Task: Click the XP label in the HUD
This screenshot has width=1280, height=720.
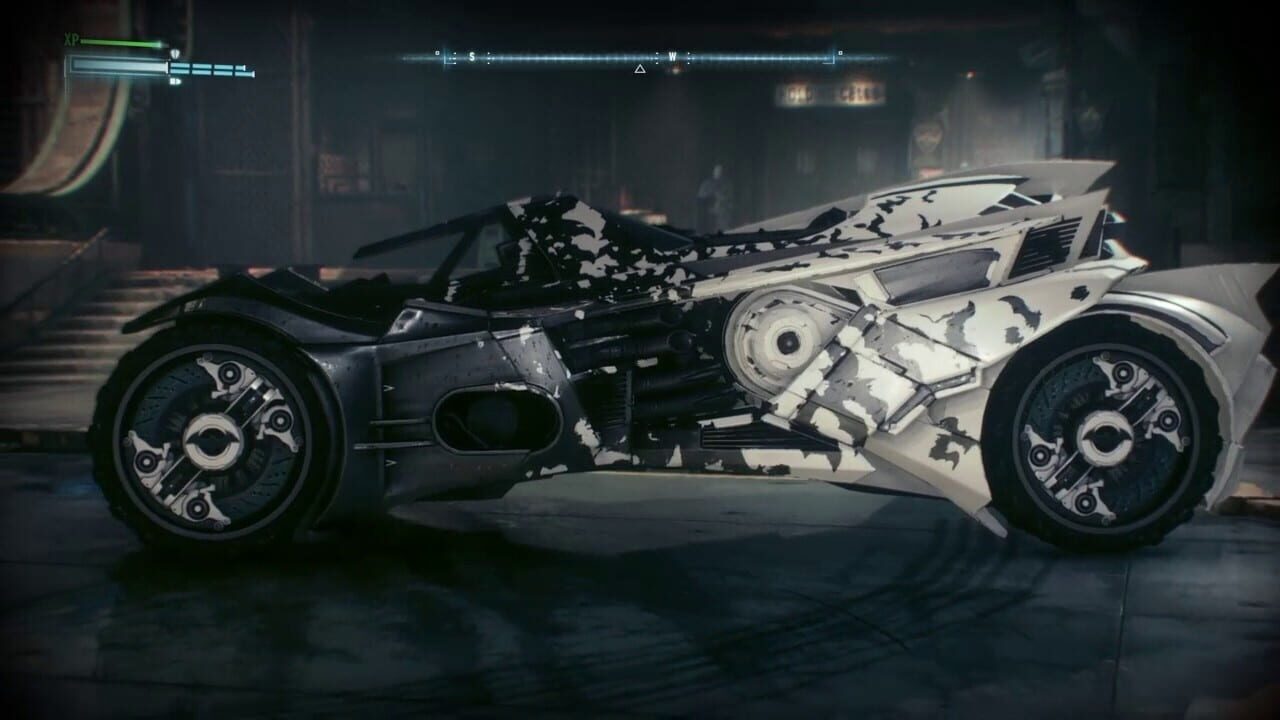Action: click(x=70, y=40)
